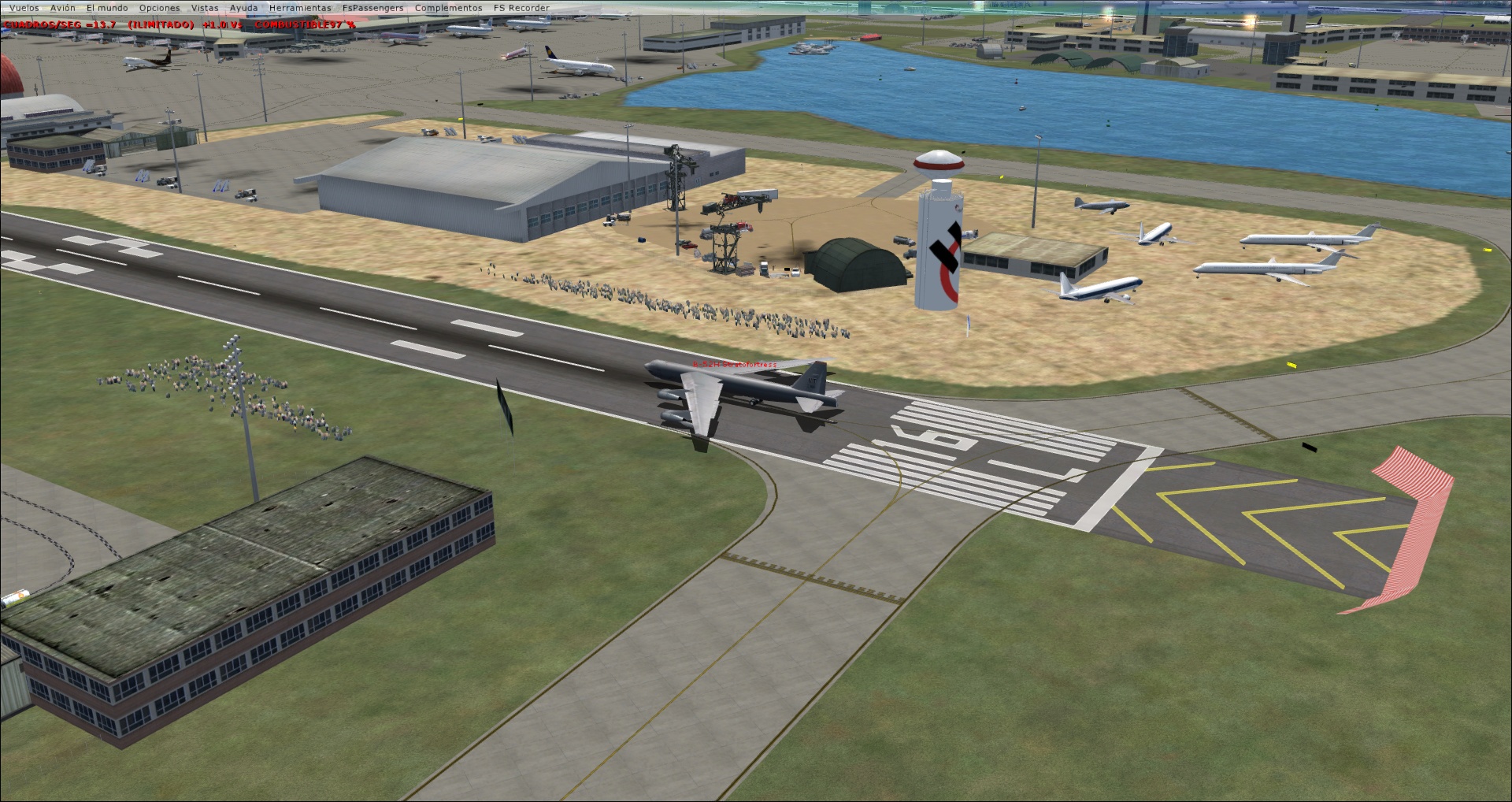Open the FS Recorder menu

521,7
